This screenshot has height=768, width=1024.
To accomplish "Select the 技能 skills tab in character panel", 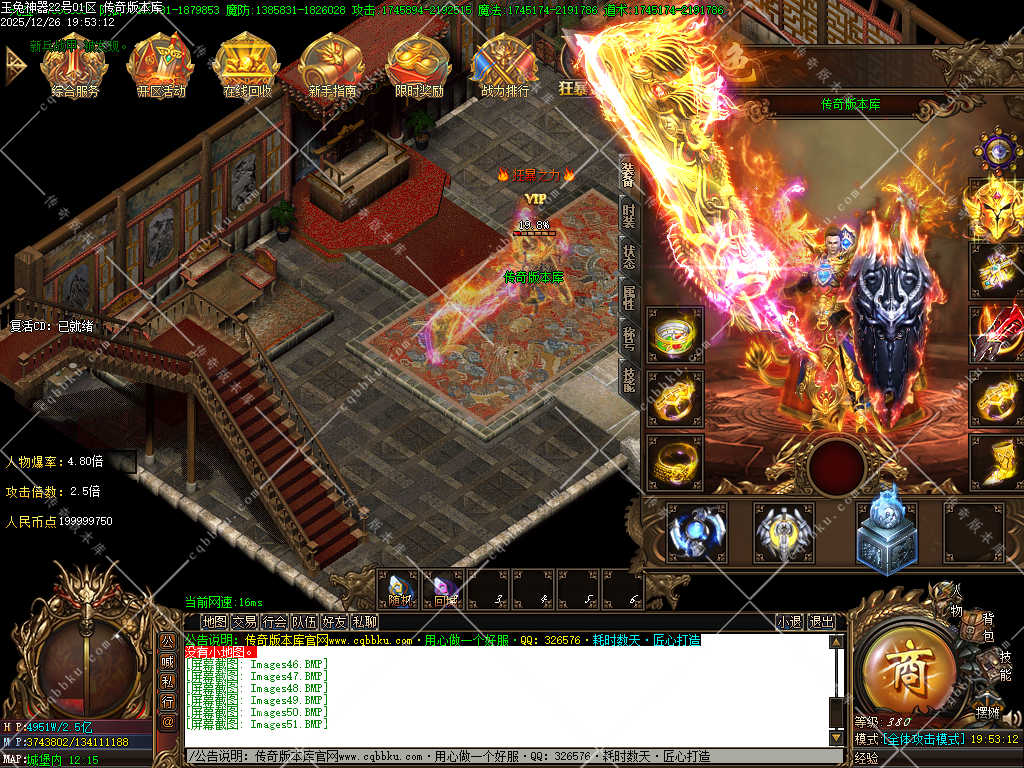I will pyautogui.click(x=628, y=378).
